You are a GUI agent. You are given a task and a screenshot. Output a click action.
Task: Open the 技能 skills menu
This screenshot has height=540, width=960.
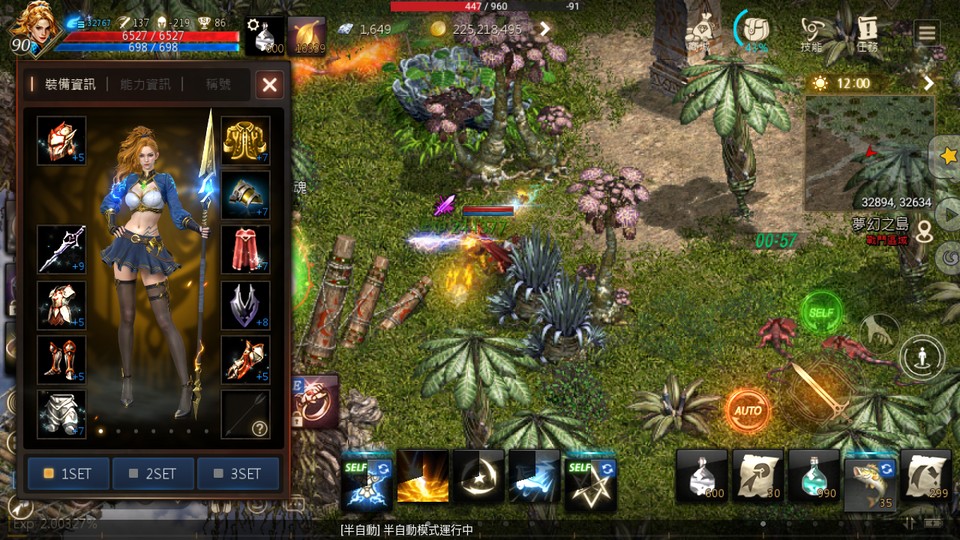pos(810,34)
